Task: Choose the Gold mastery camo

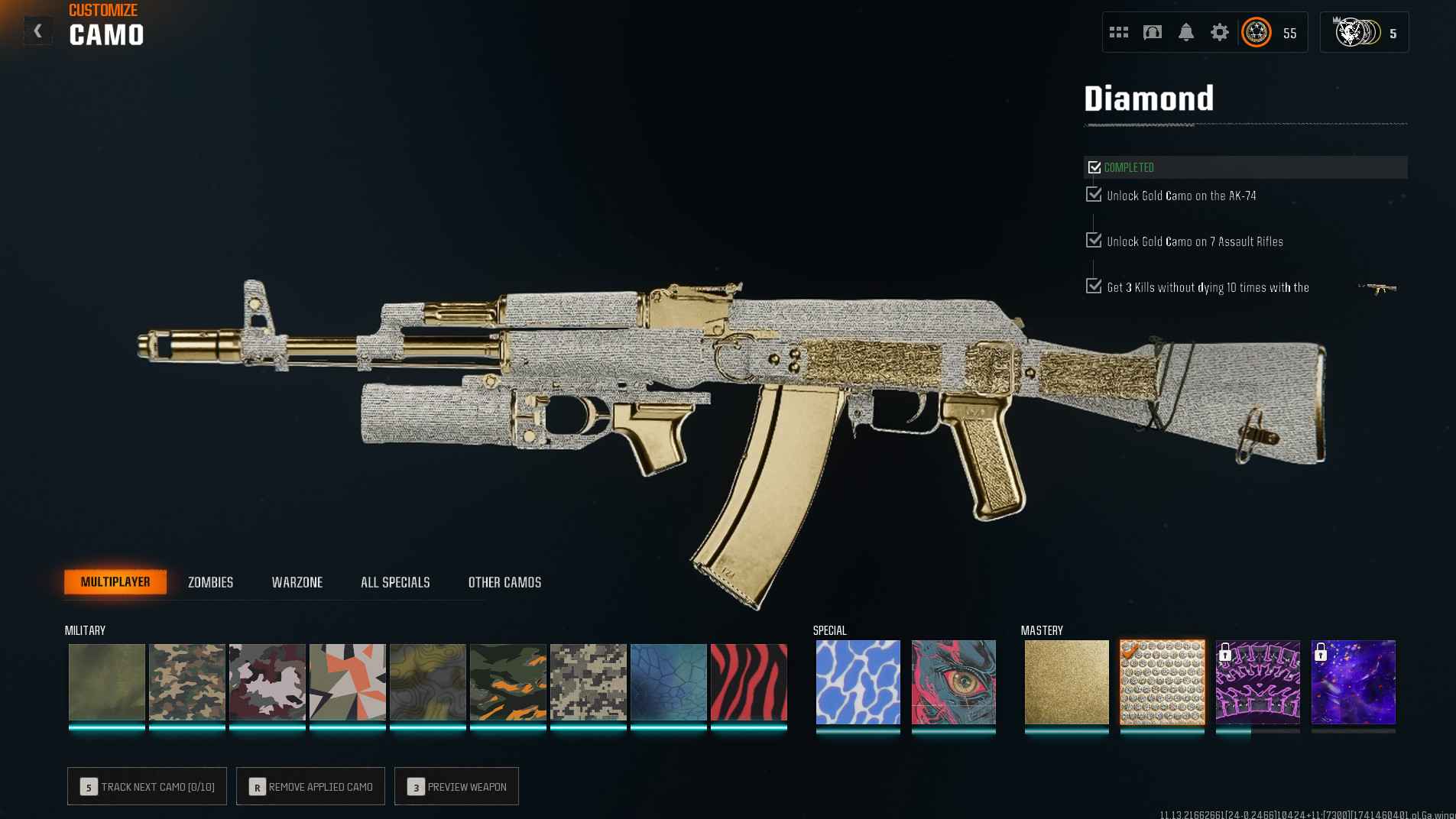Action: 1066,682
